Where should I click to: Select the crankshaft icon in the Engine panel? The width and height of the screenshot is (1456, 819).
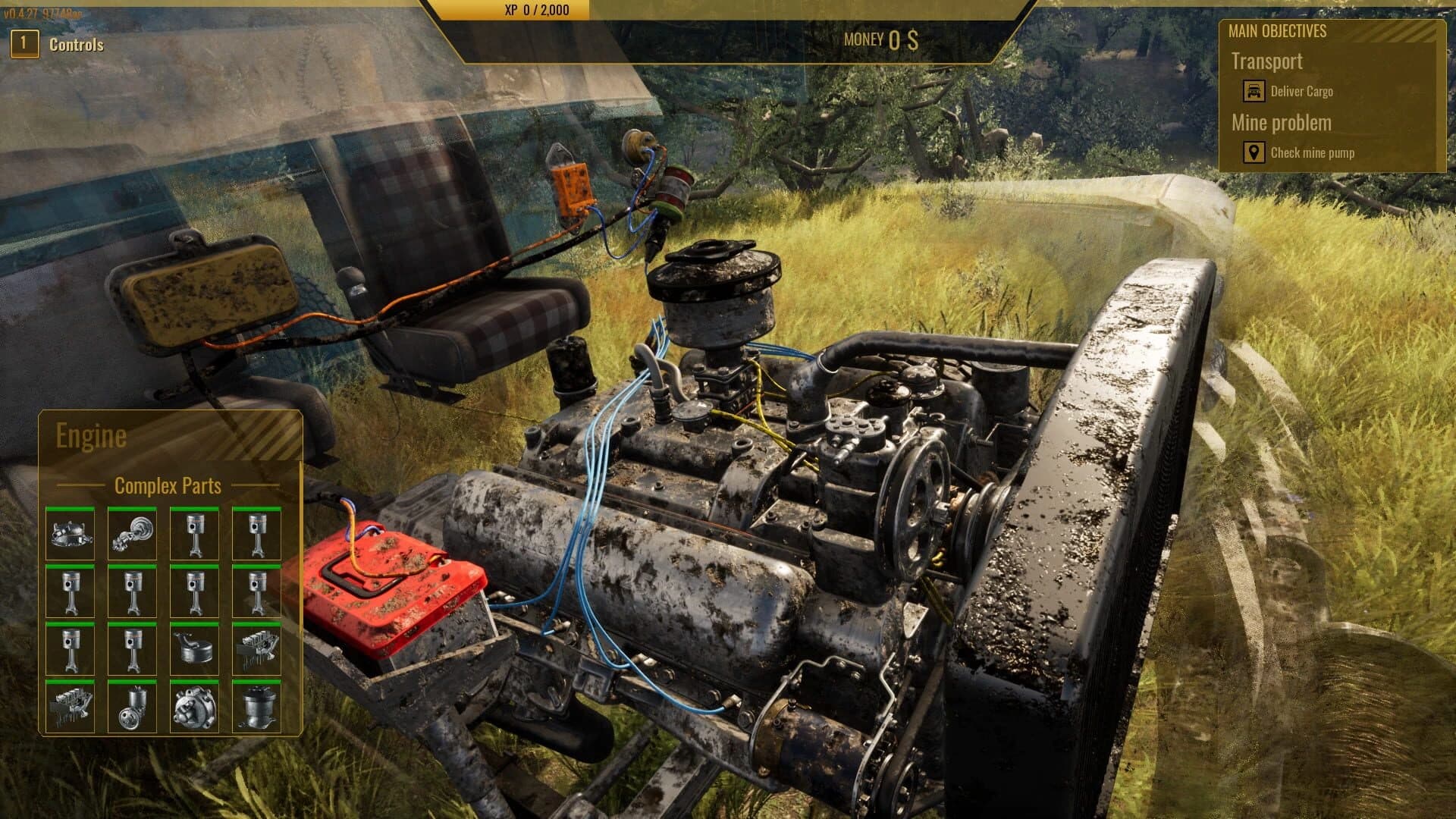(x=132, y=535)
